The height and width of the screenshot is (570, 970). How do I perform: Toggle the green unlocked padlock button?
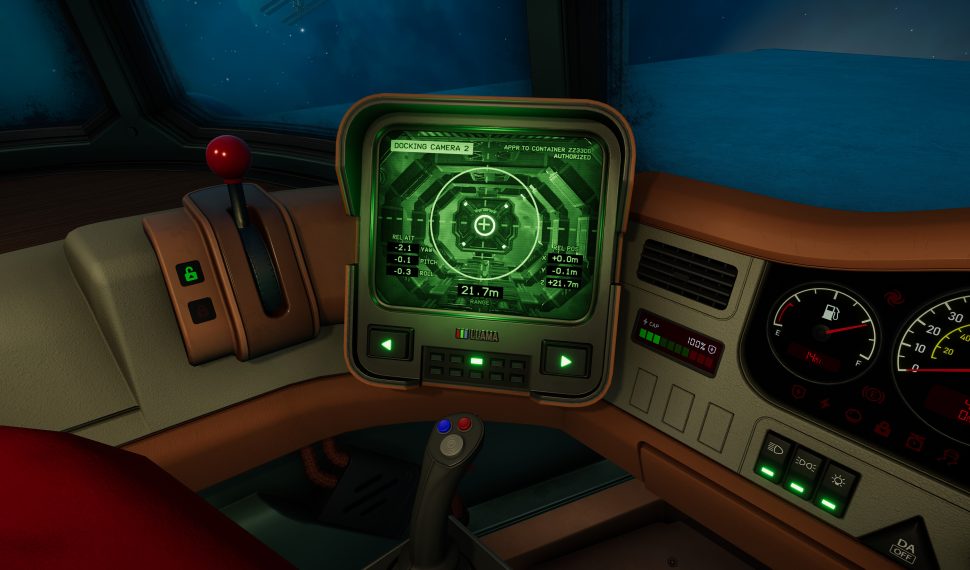pos(190,272)
